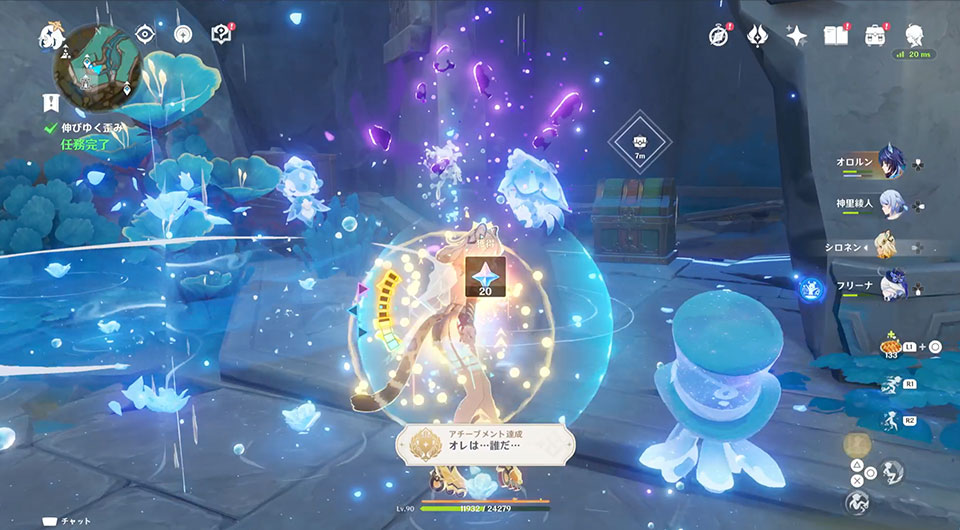Open the character profile head icon
Viewport: 960px width, 530px height.
click(915, 35)
